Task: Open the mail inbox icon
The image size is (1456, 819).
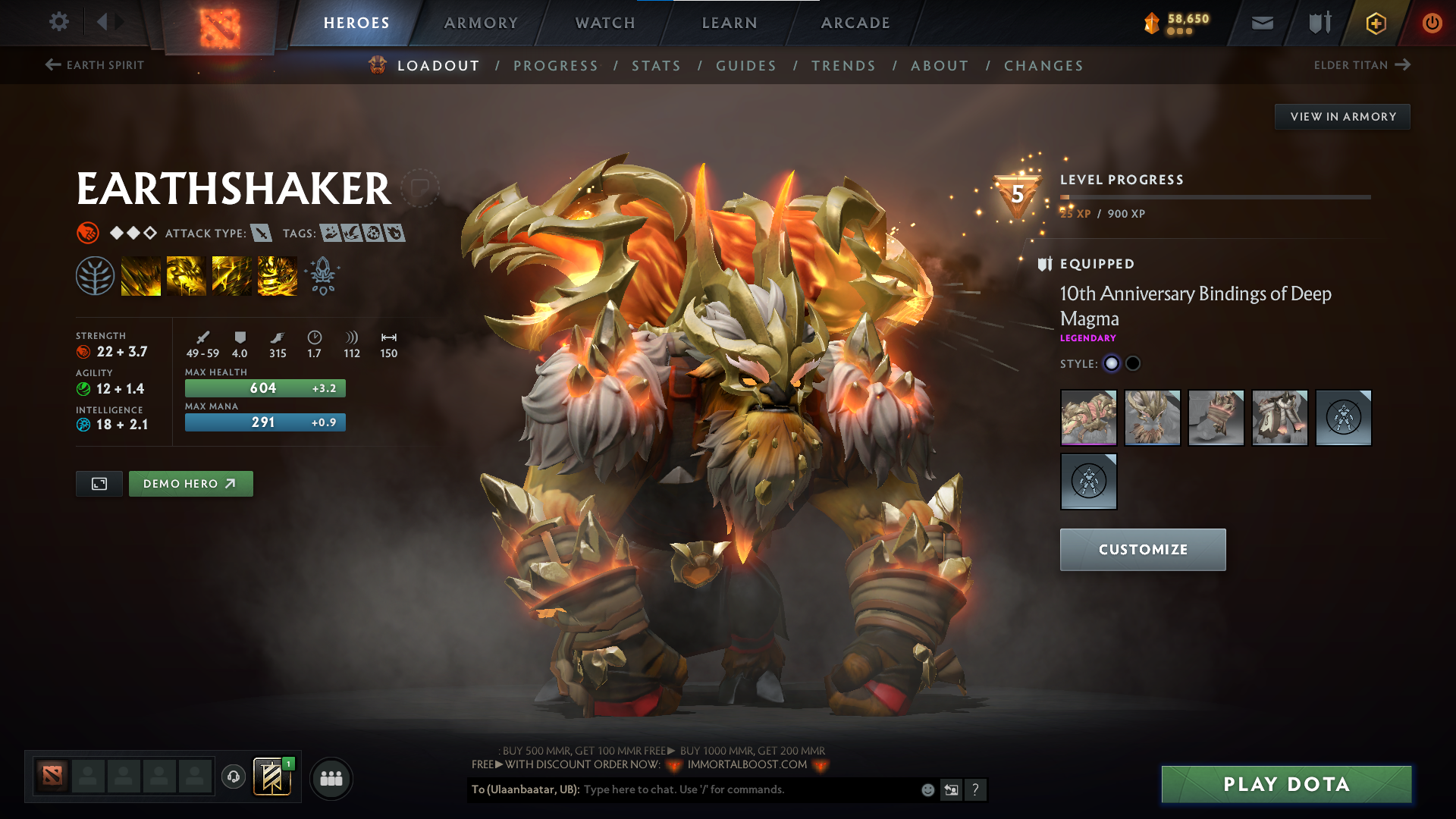Action: tap(1262, 23)
